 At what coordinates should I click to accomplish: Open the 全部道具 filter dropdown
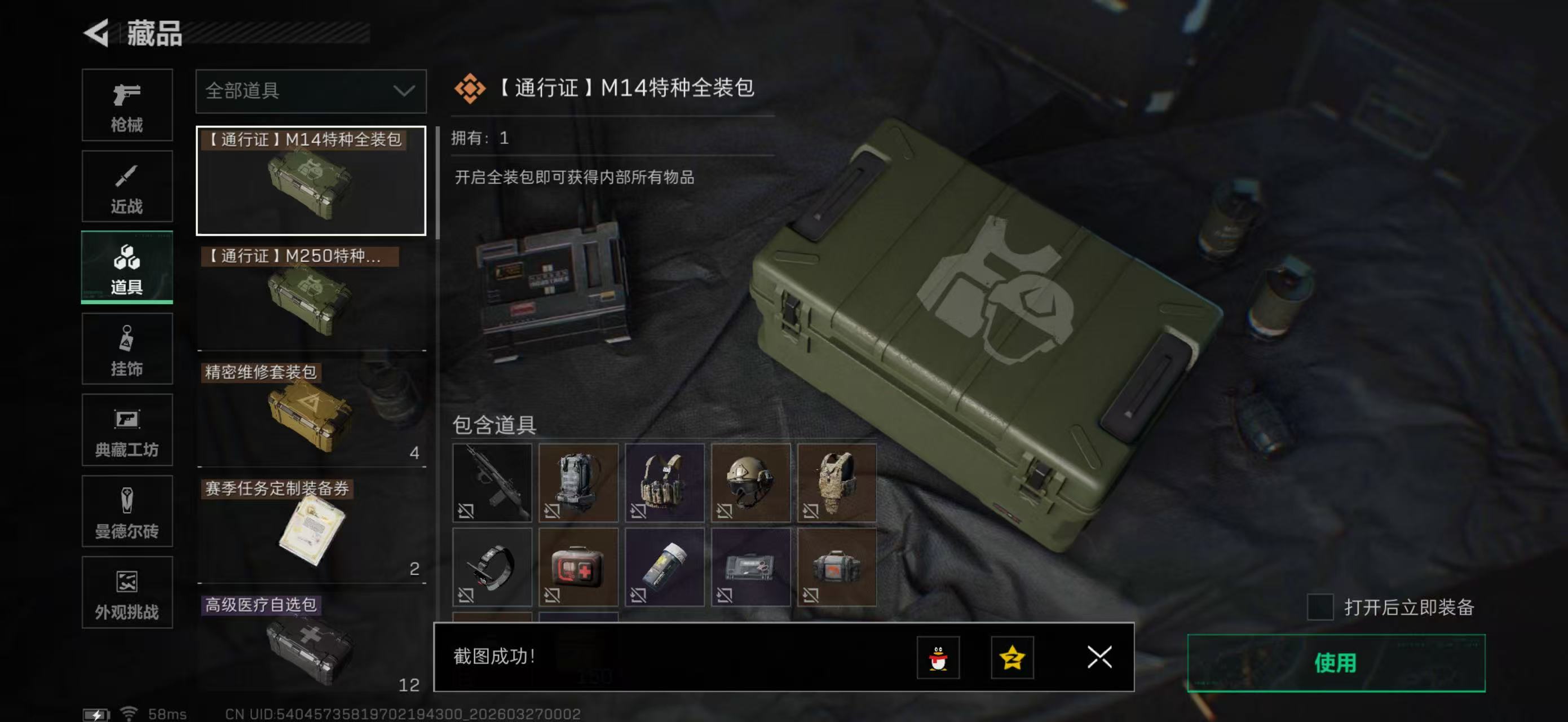click(311, 93)
